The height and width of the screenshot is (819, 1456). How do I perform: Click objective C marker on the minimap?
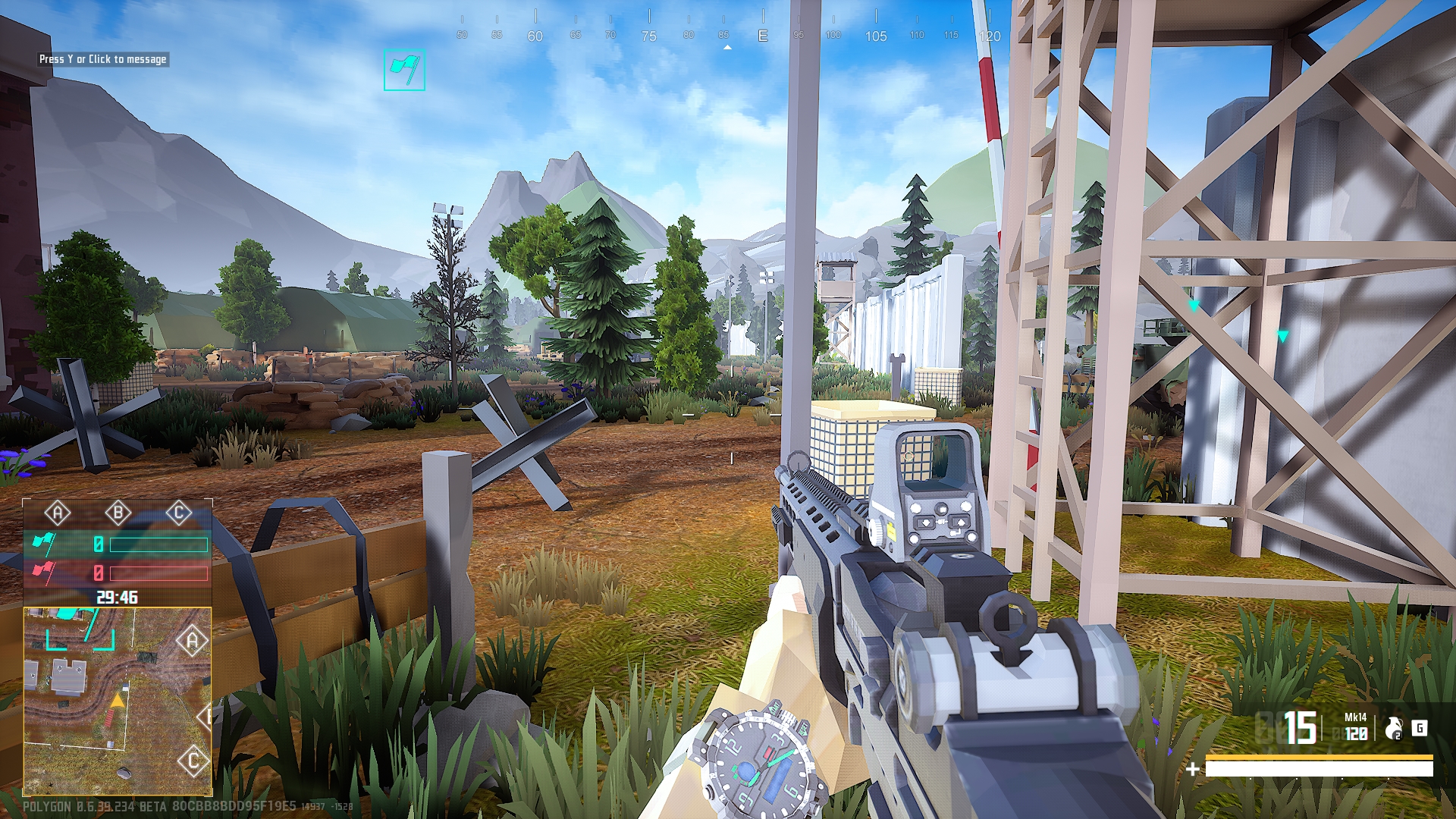coord(193,761)
